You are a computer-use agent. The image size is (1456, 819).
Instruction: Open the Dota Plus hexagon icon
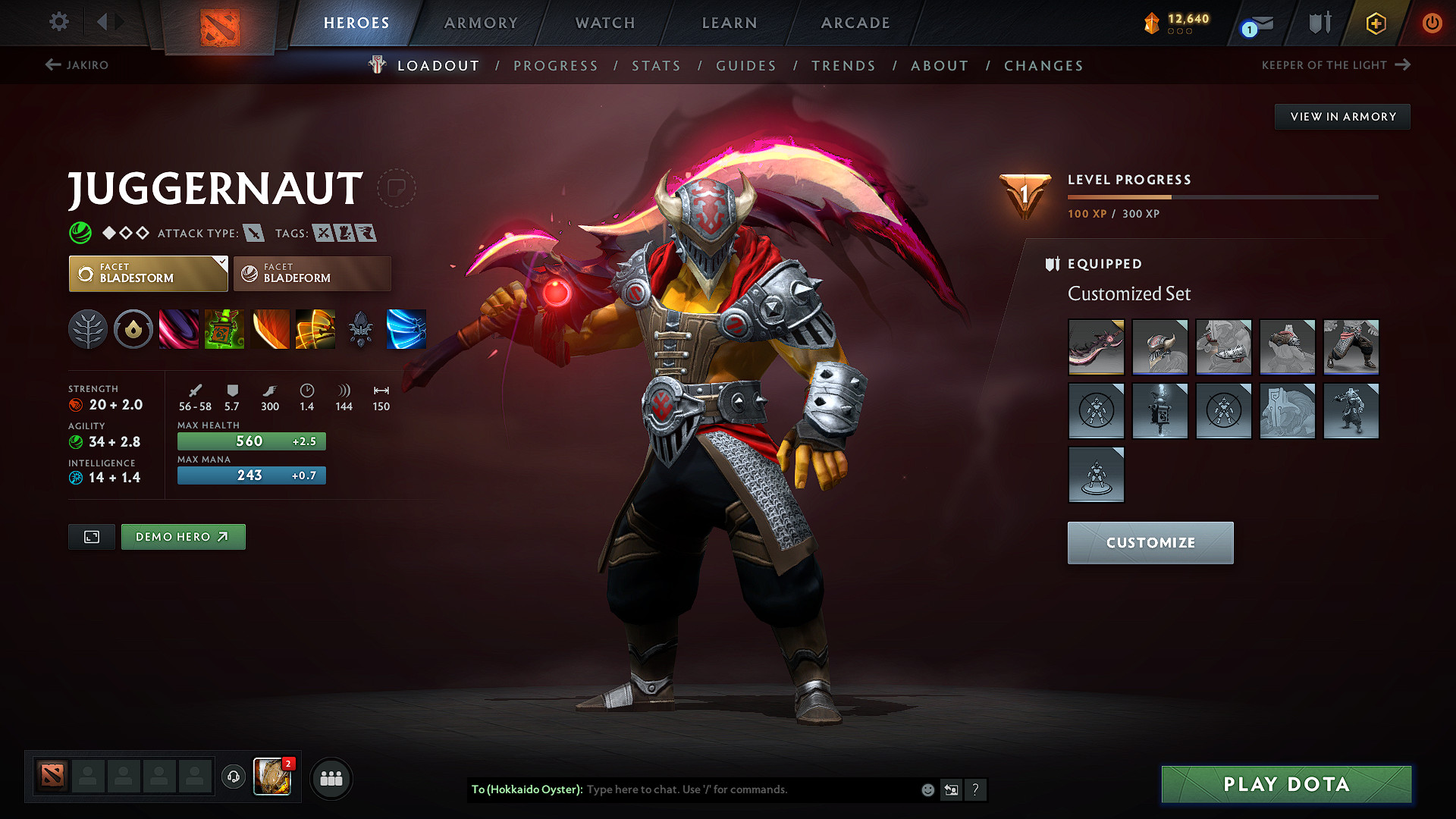[1375, 24]
